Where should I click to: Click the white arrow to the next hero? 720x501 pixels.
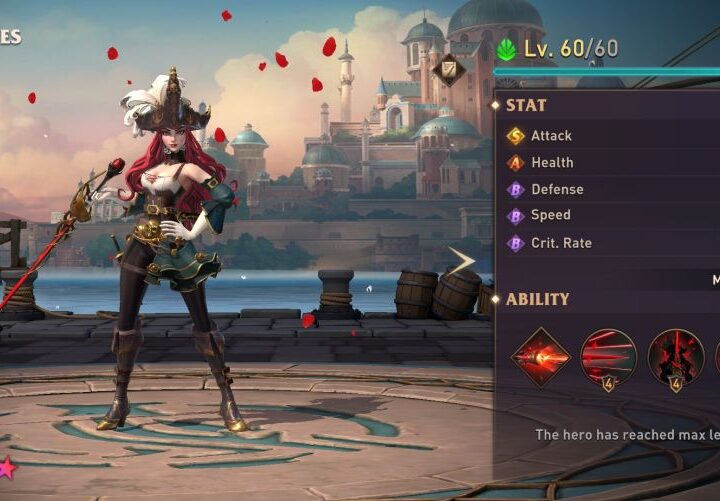point(462,262)
